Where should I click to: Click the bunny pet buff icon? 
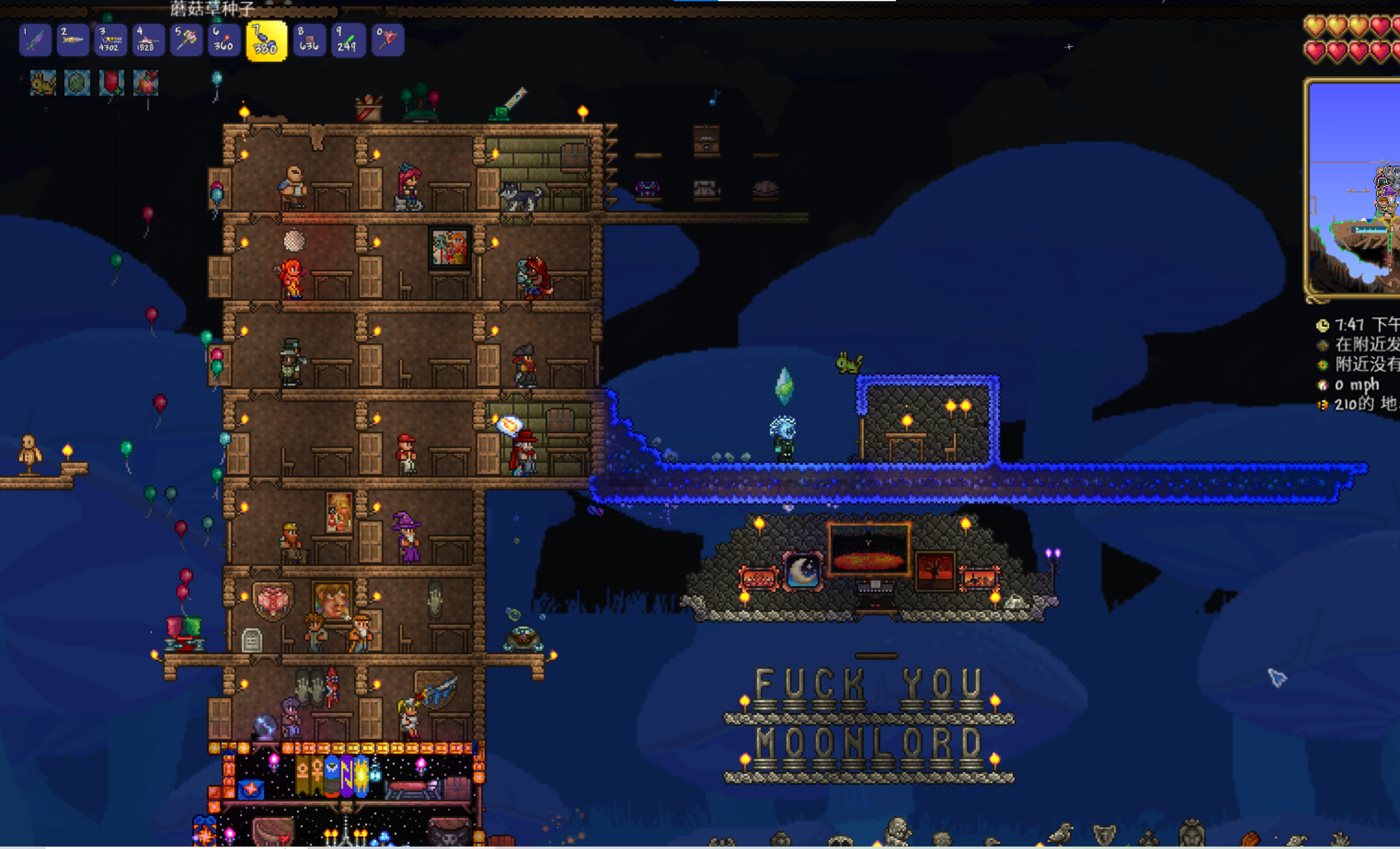(43, 83)
